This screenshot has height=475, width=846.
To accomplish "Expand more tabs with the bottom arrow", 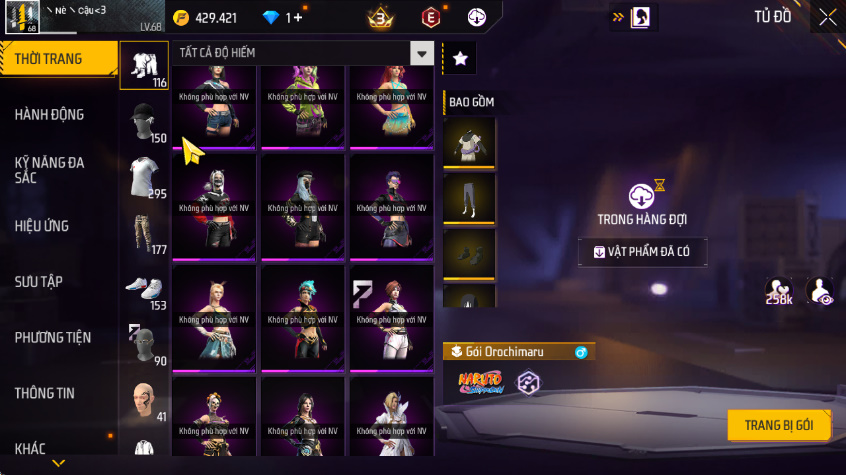I will pos(59,463).
